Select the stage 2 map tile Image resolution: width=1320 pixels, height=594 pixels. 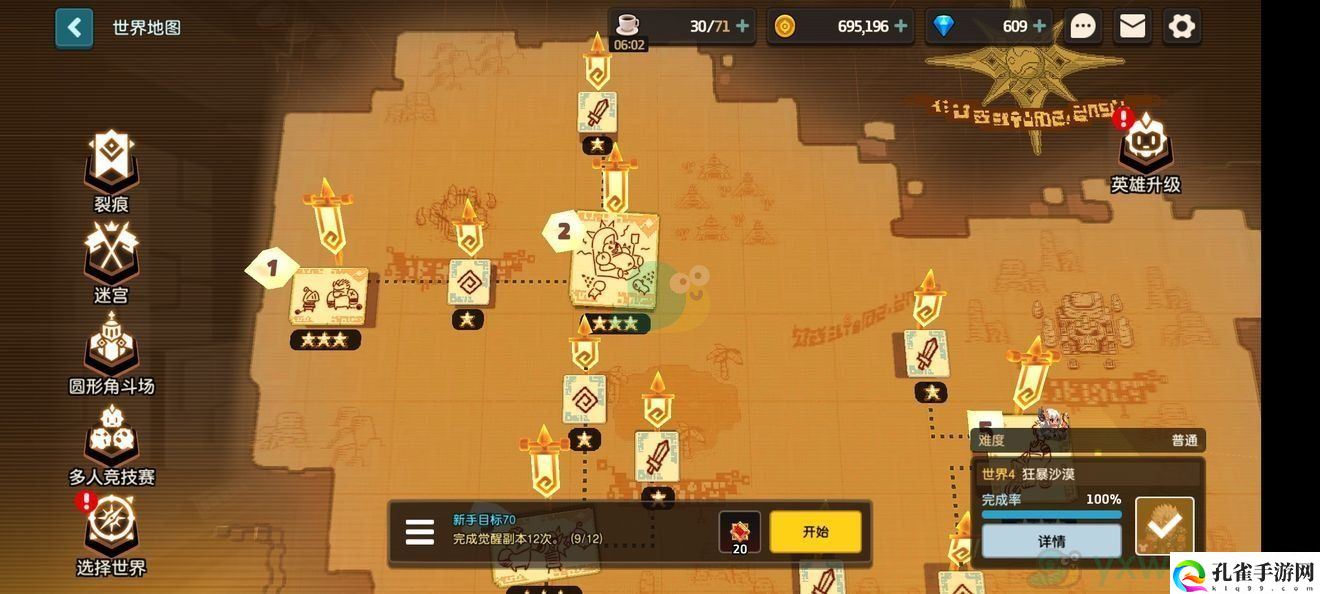(614, 265)
